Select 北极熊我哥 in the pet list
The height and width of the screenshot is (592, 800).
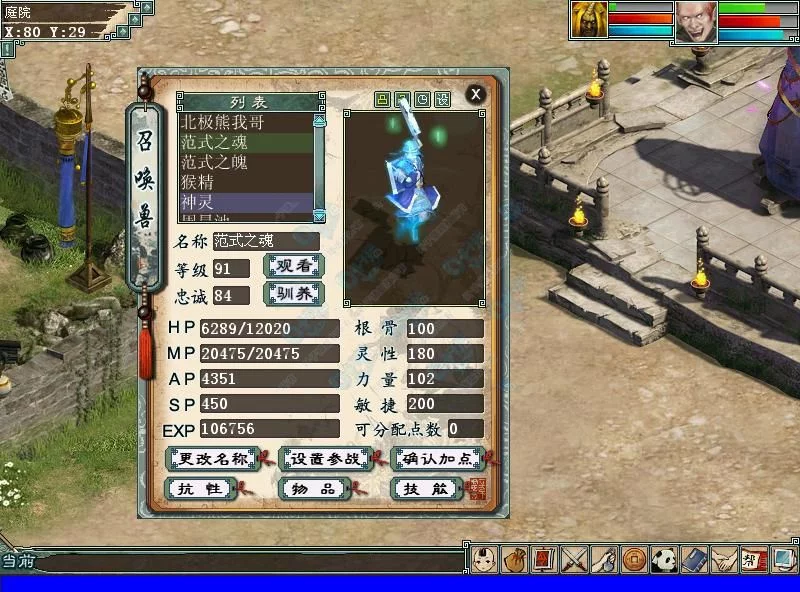[x=224, y=124]
